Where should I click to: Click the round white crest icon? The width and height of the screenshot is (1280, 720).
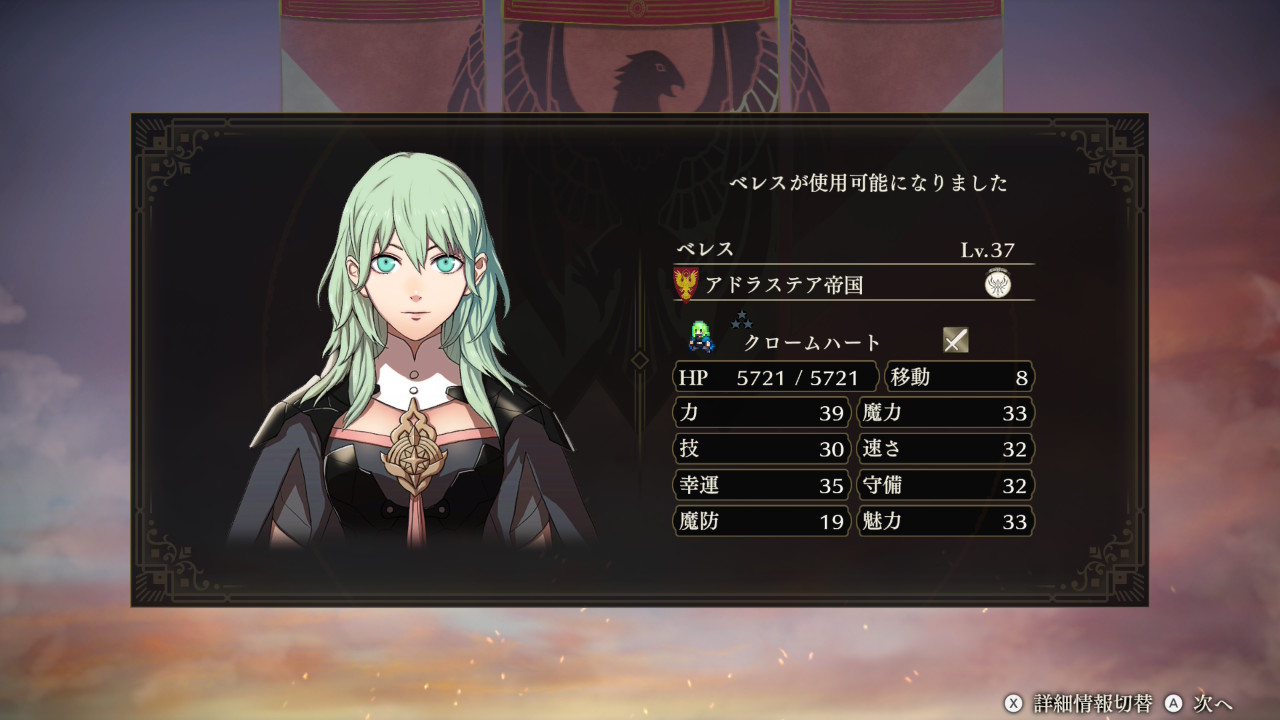(x=997, y=285)
